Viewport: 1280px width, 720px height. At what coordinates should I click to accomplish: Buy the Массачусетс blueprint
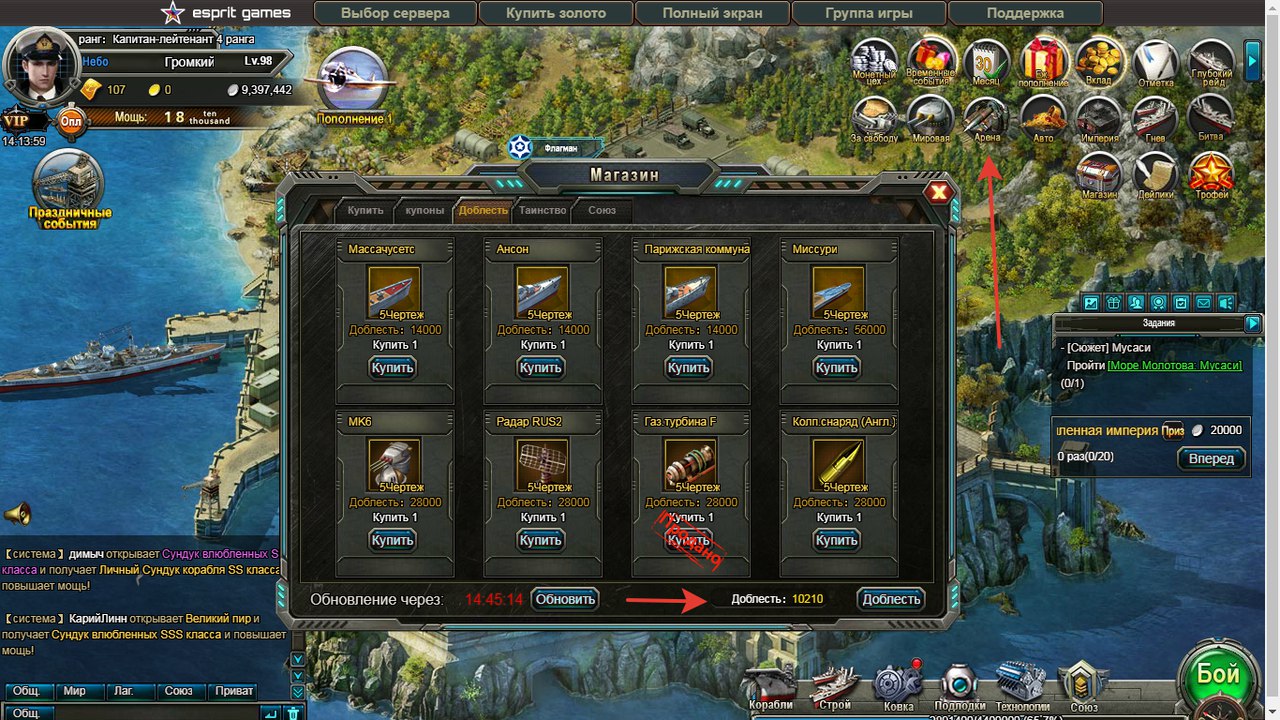click(392, 367)
